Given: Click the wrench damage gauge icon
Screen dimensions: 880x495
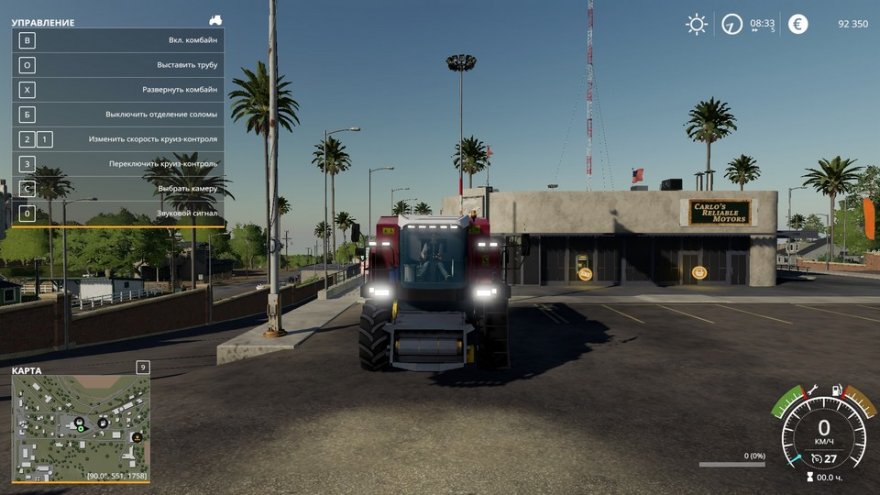Looking at the screenshot, I should 812,391.
